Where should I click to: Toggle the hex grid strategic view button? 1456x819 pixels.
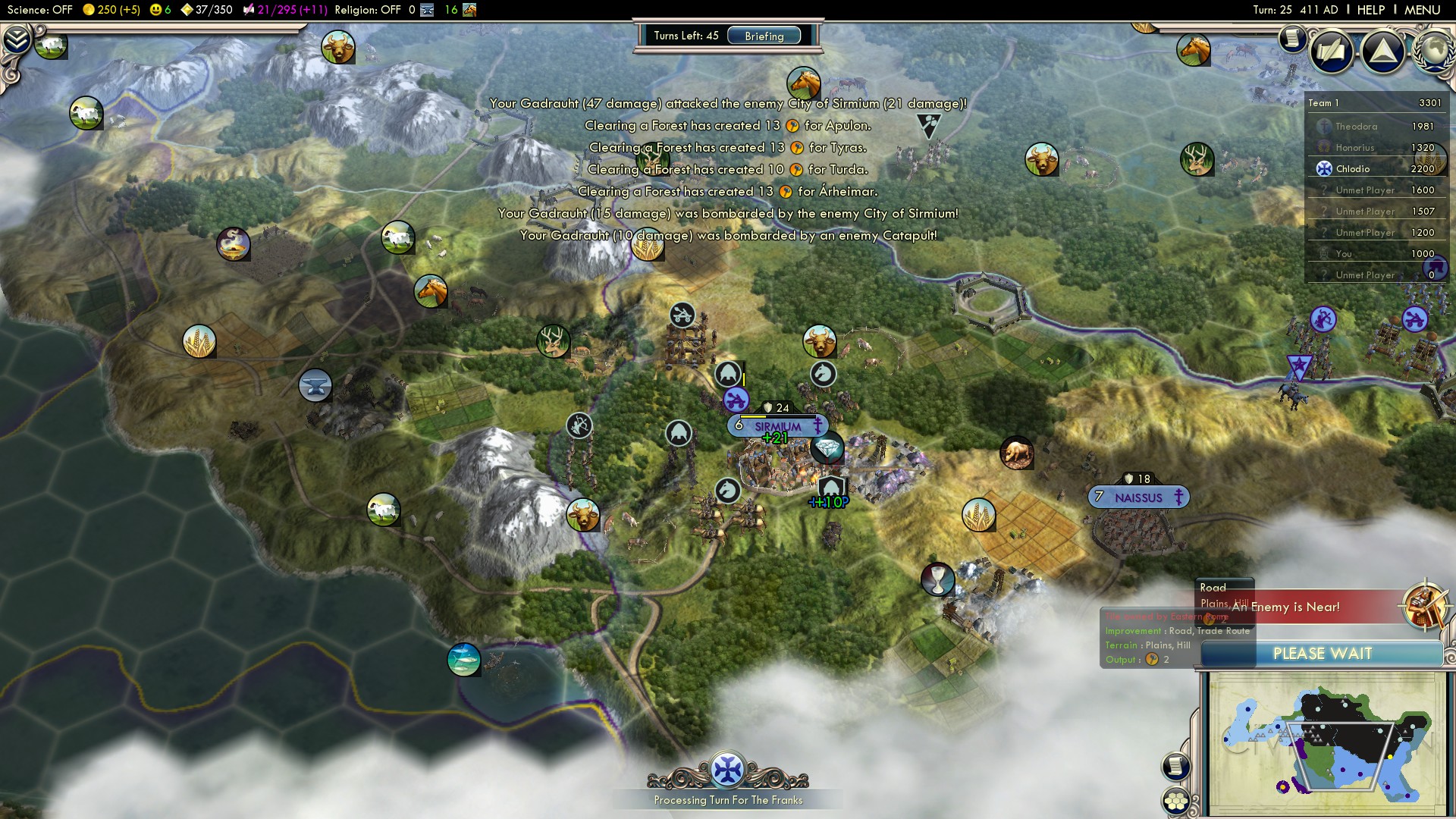coord(1176,801)
